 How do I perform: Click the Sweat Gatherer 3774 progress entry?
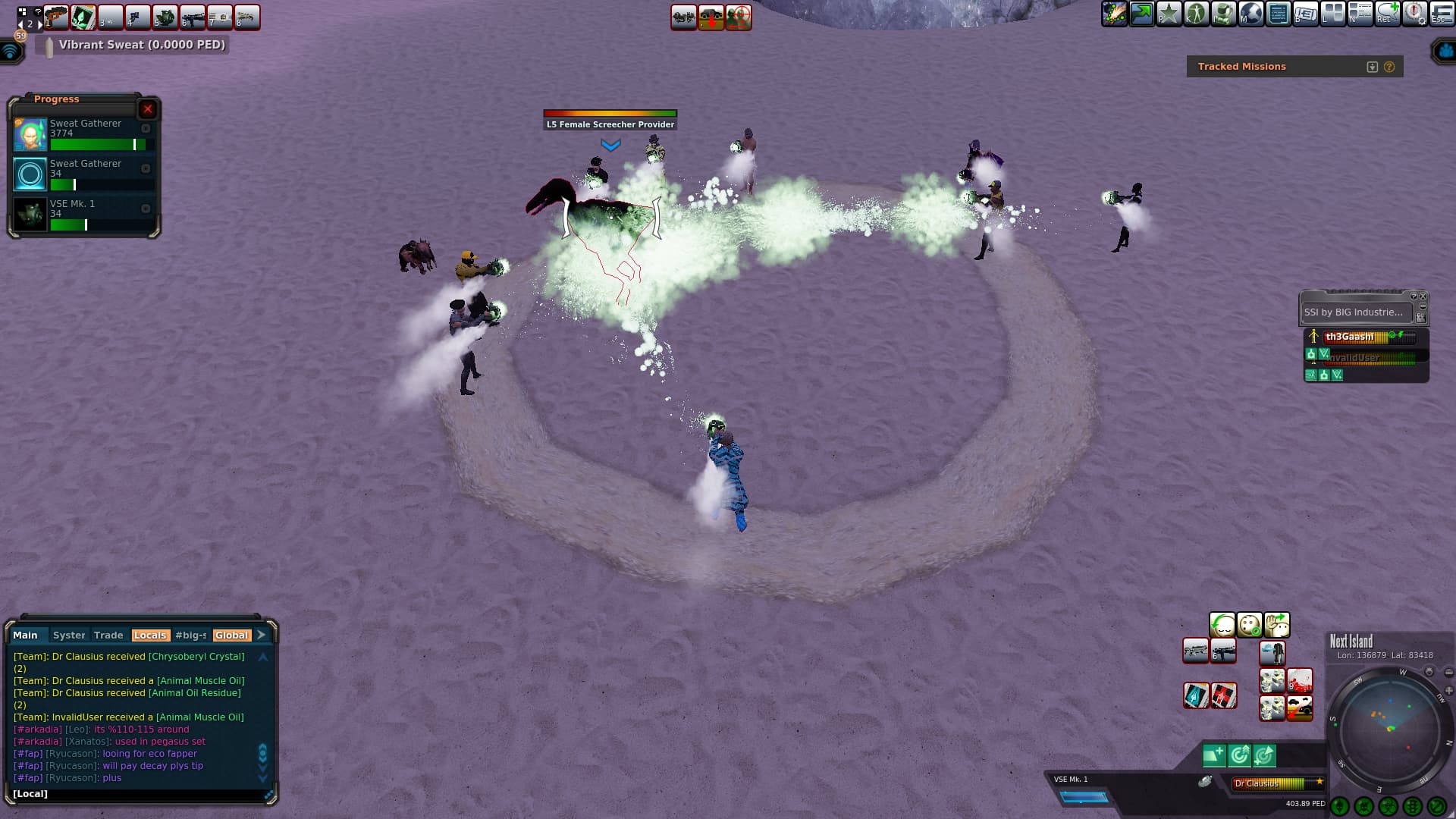[x=85, y=134]
